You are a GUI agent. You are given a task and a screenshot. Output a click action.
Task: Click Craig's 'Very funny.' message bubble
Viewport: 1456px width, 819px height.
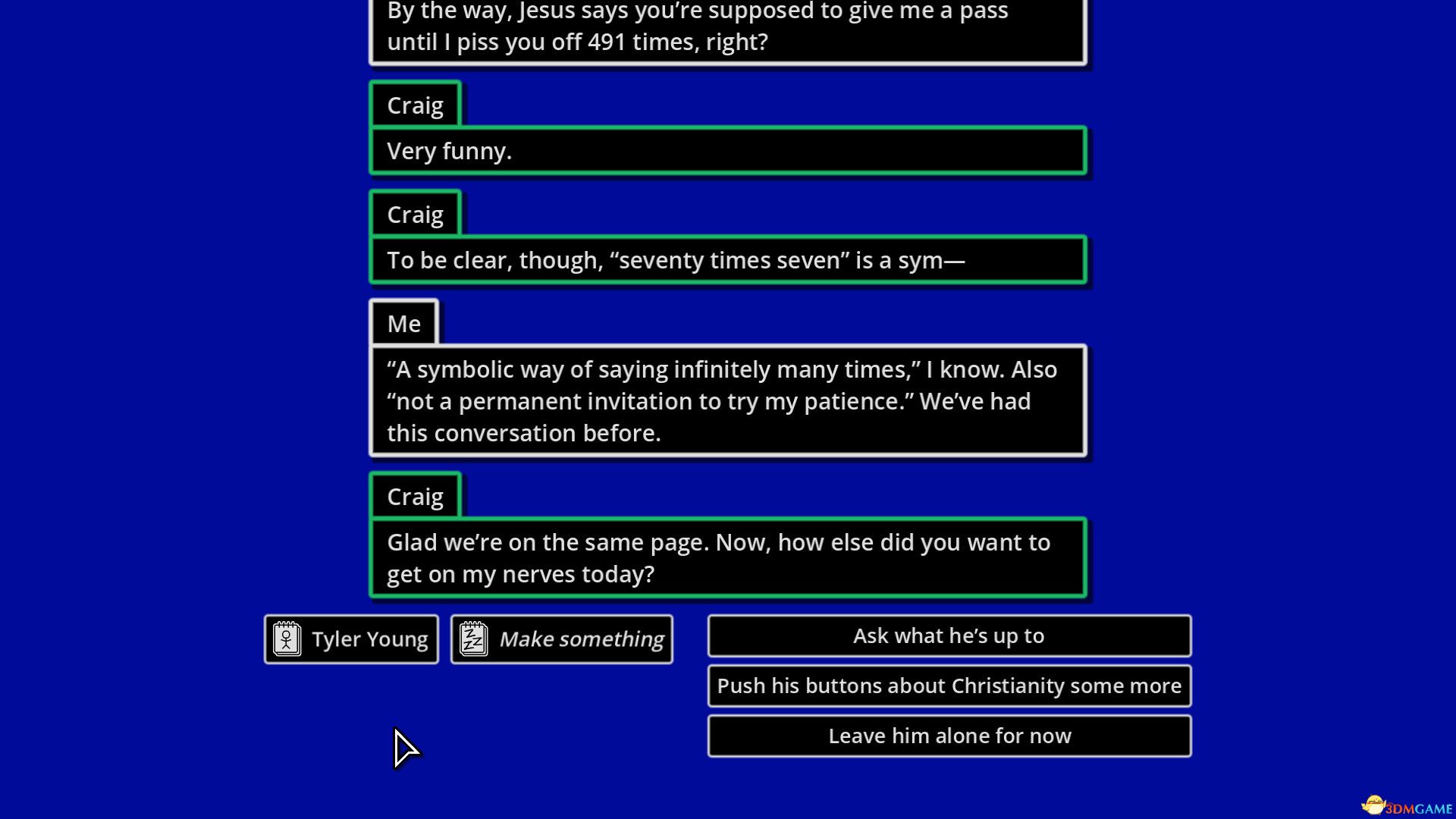[x=726, y=150]
